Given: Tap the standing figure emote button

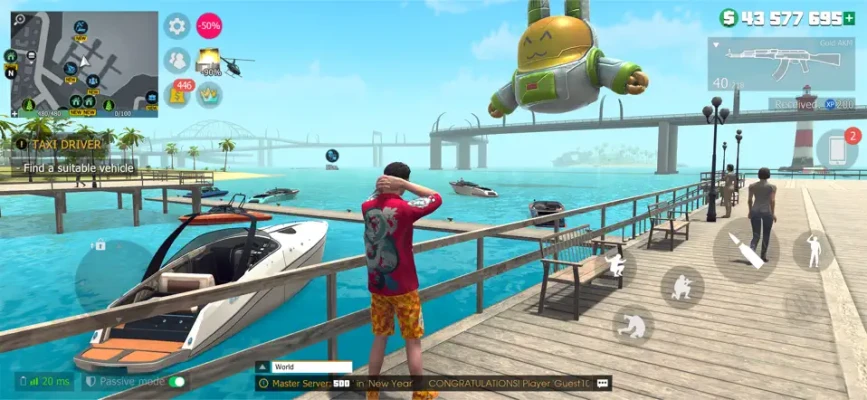Looking at the screenshot, I should [x=813, y=250].
